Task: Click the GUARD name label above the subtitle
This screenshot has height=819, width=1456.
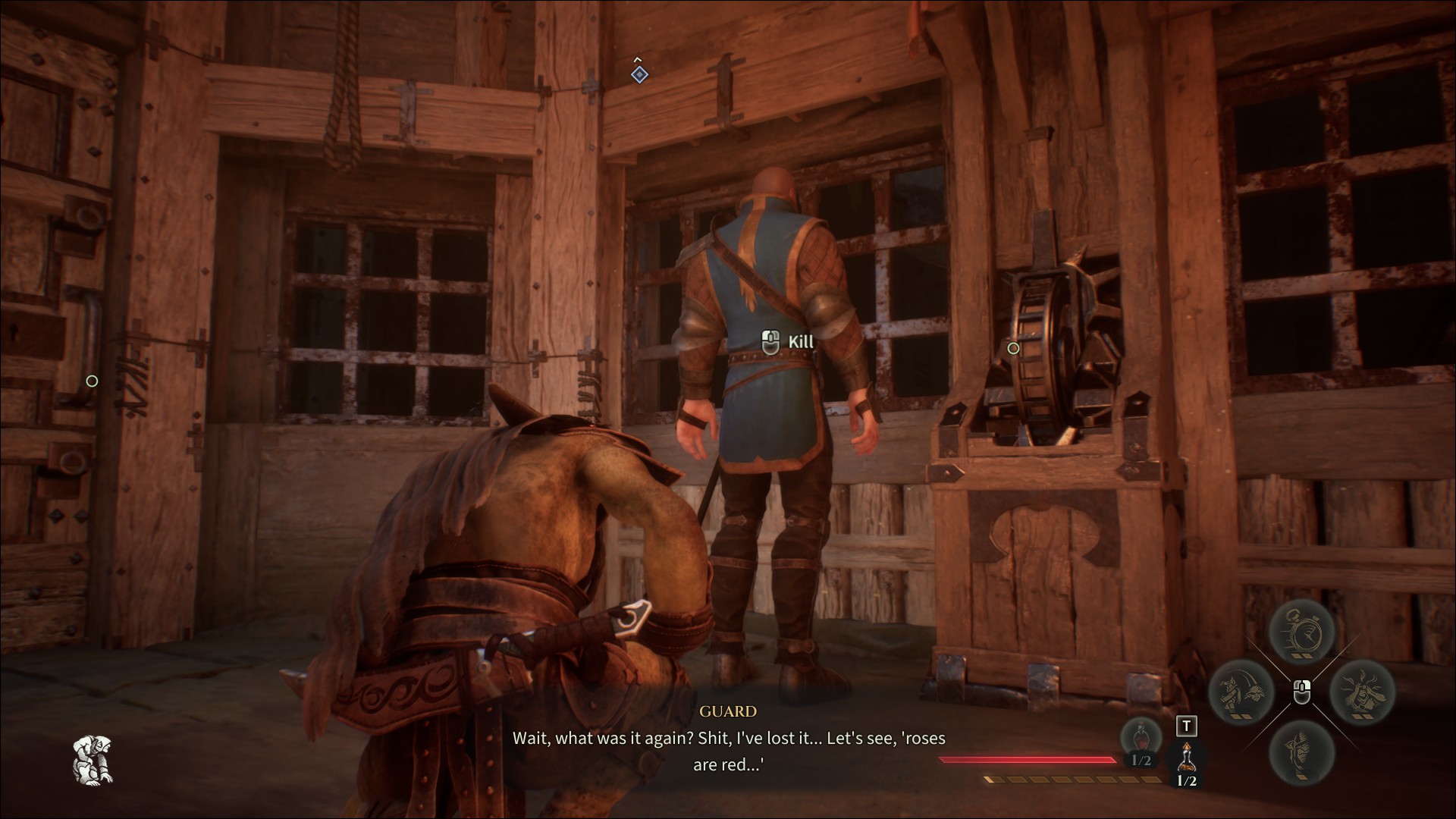Action: pos(726,712)
